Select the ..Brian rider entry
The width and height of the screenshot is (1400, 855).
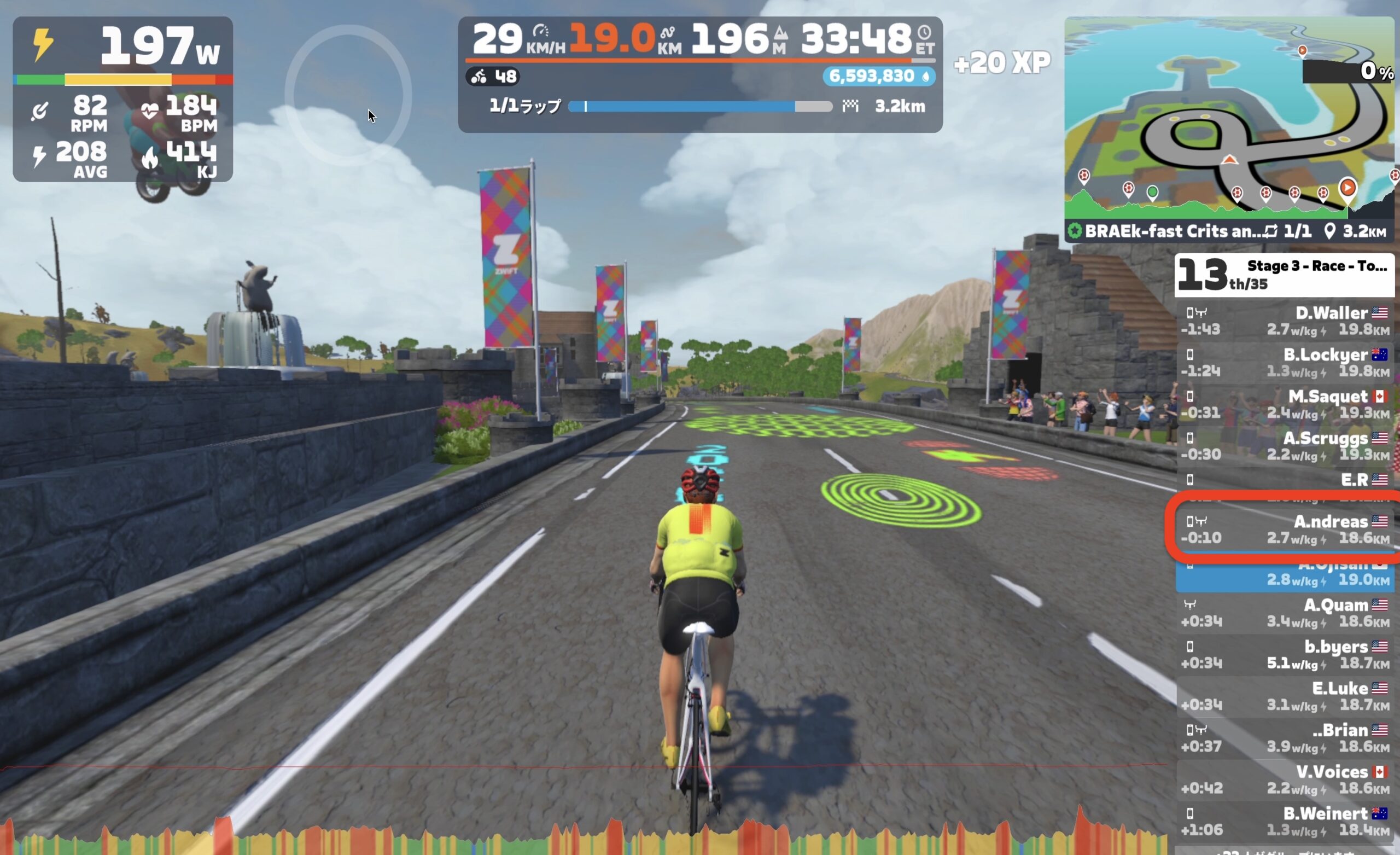(x=1284, y=738)
